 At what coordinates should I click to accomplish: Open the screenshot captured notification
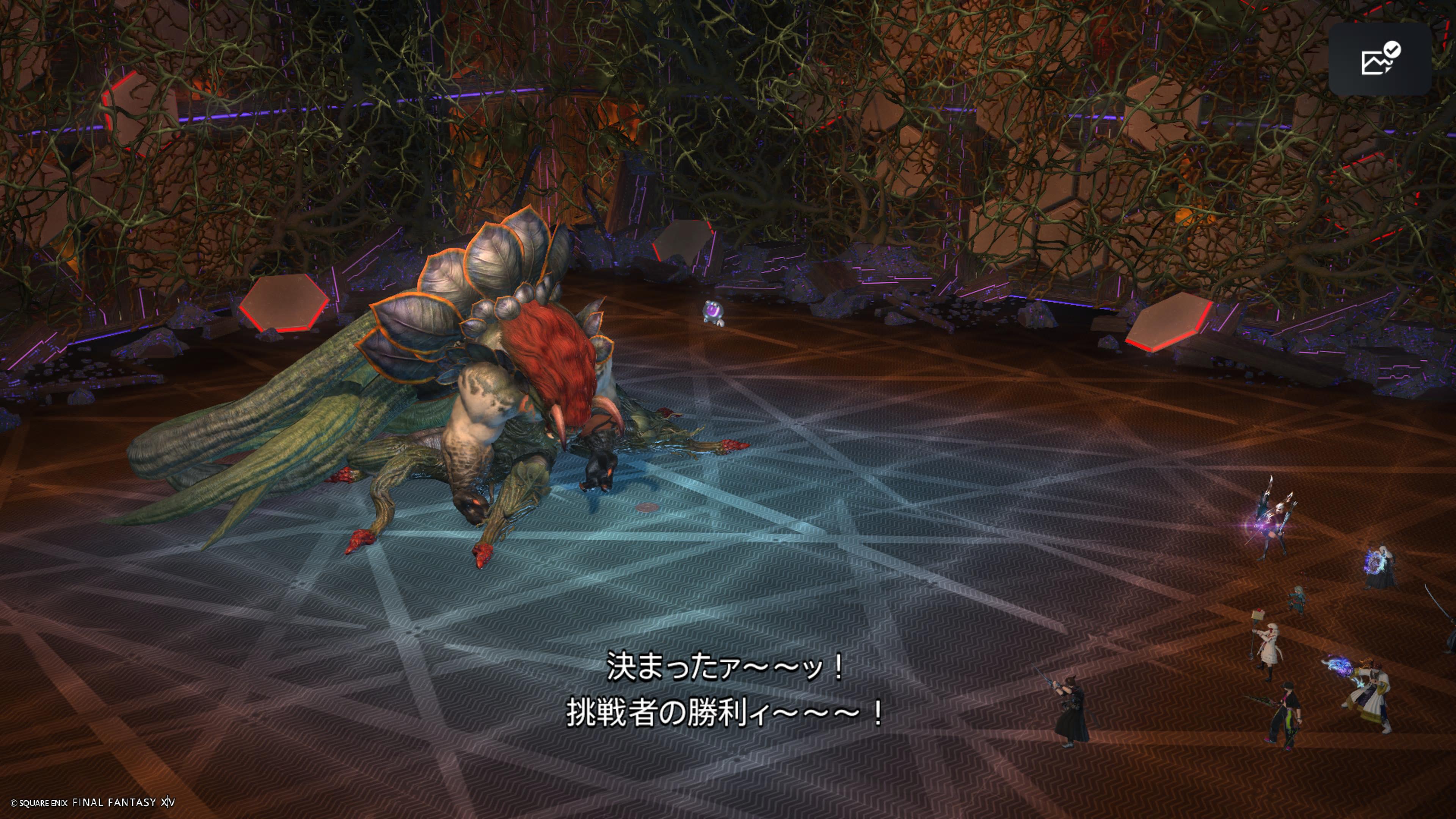(x=1380, y=60)
